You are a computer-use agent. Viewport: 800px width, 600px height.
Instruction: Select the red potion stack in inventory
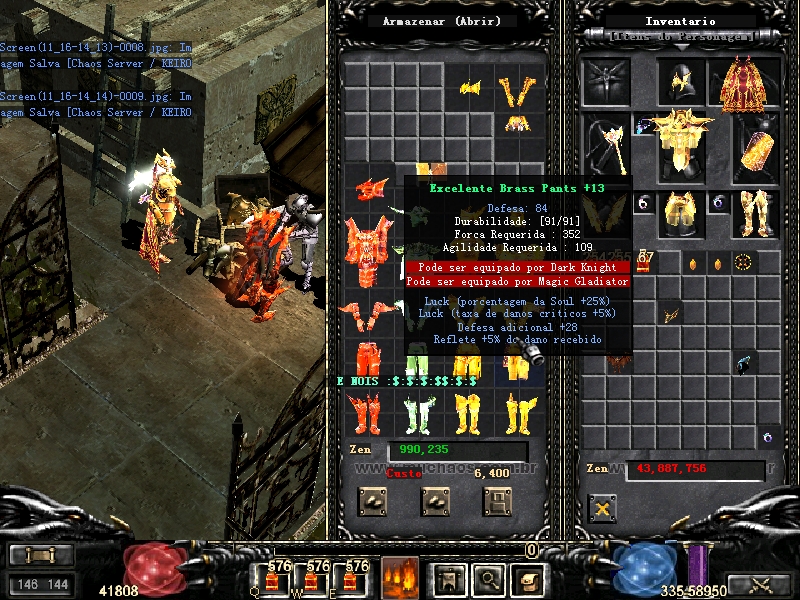pos(645,262)
